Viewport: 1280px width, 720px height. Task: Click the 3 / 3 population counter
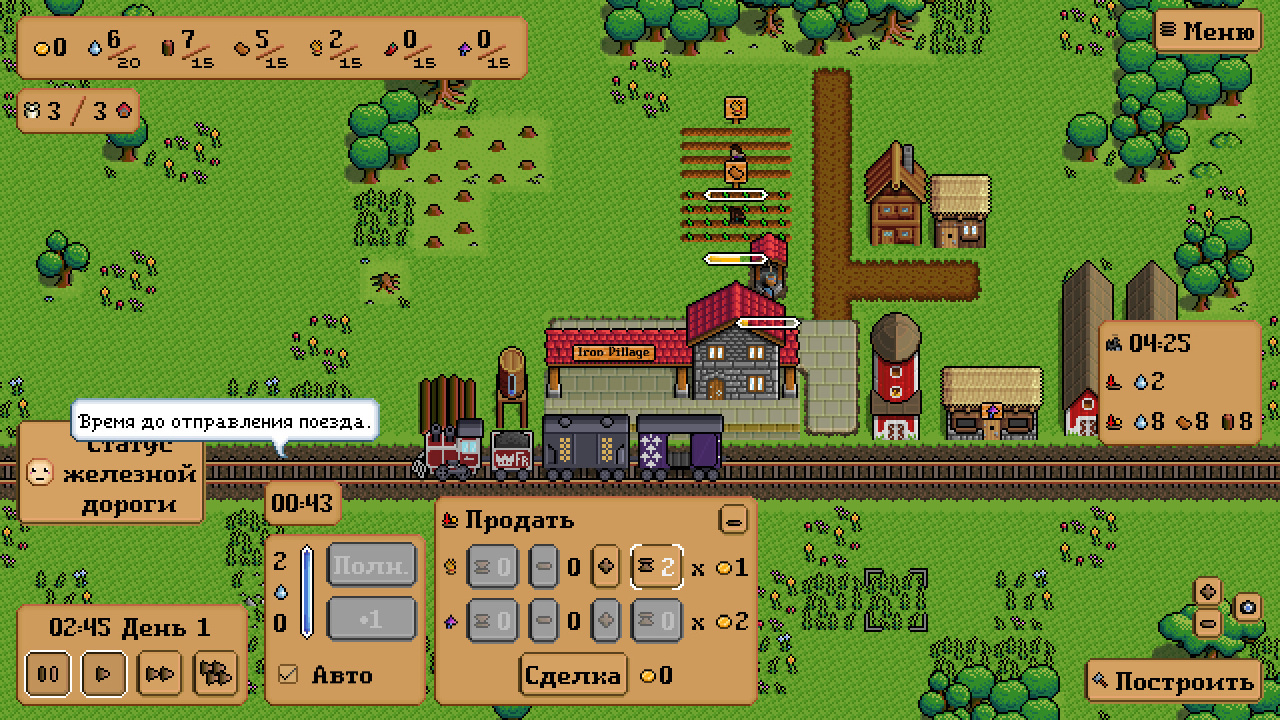click(x=78, y=111)
